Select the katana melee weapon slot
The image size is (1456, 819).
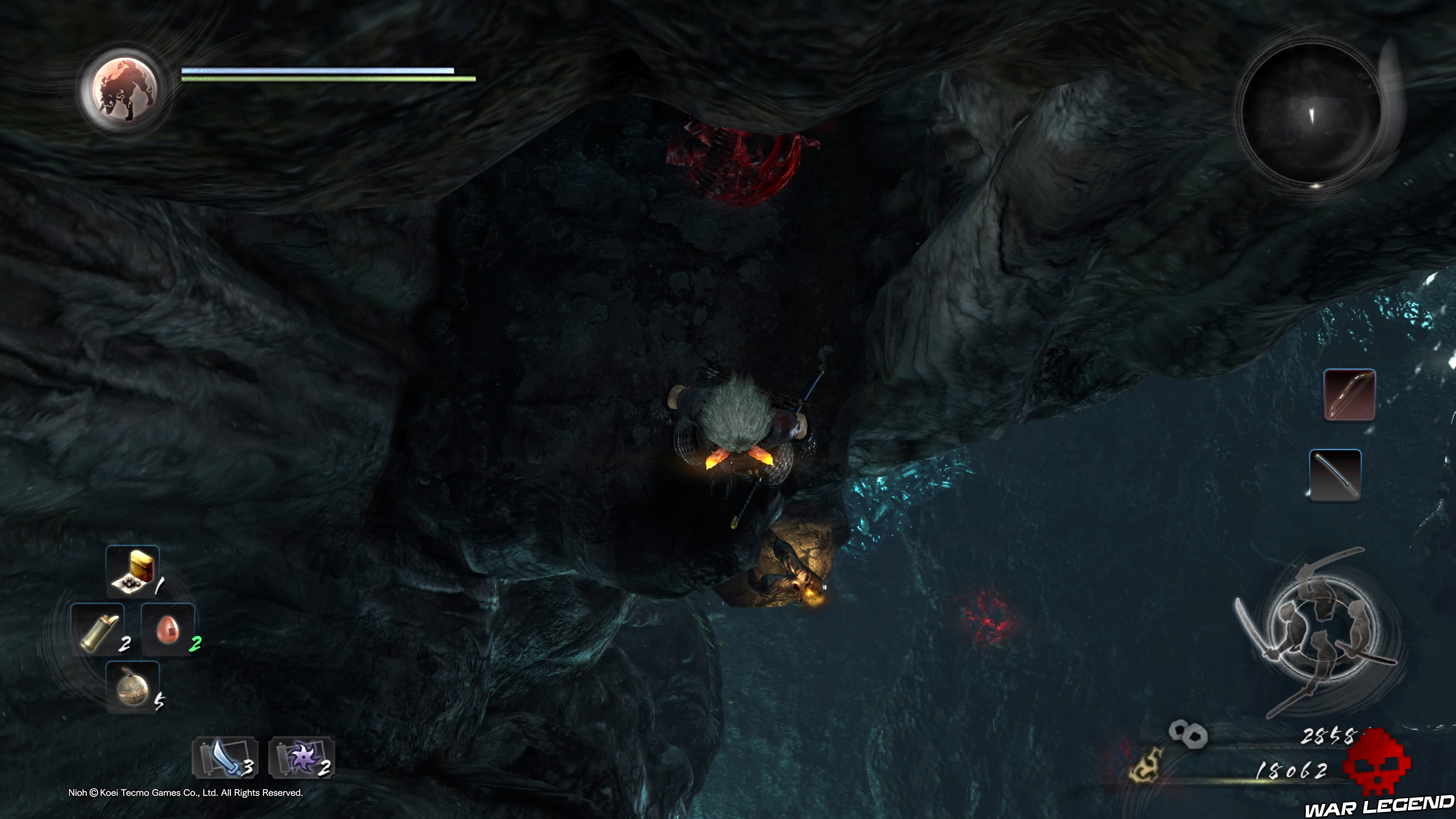coord(1335,474)
